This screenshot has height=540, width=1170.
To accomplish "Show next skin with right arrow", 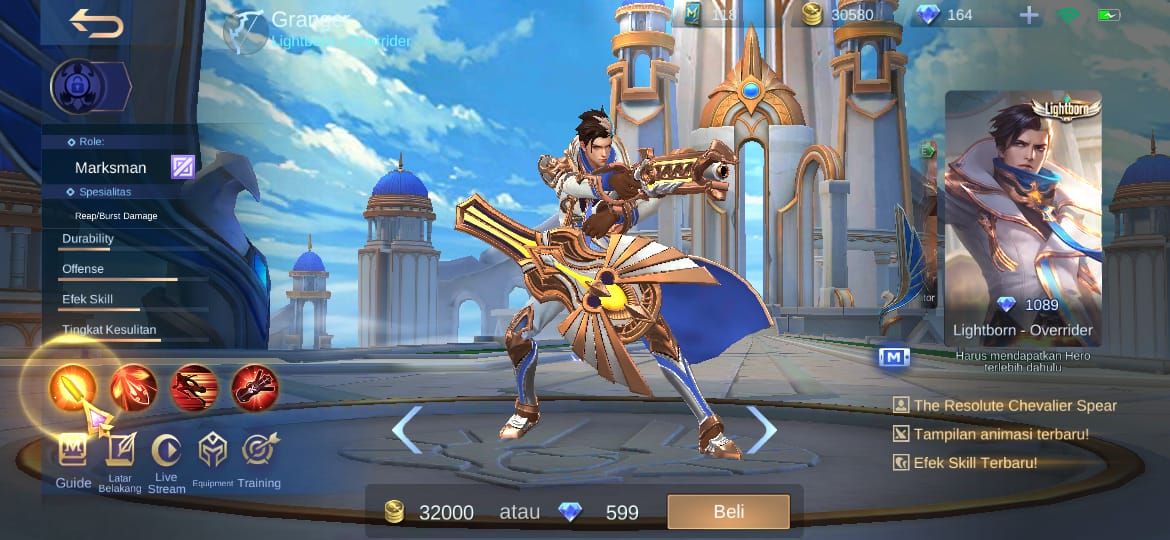I will pyautogui.click(x=762, y=430).
